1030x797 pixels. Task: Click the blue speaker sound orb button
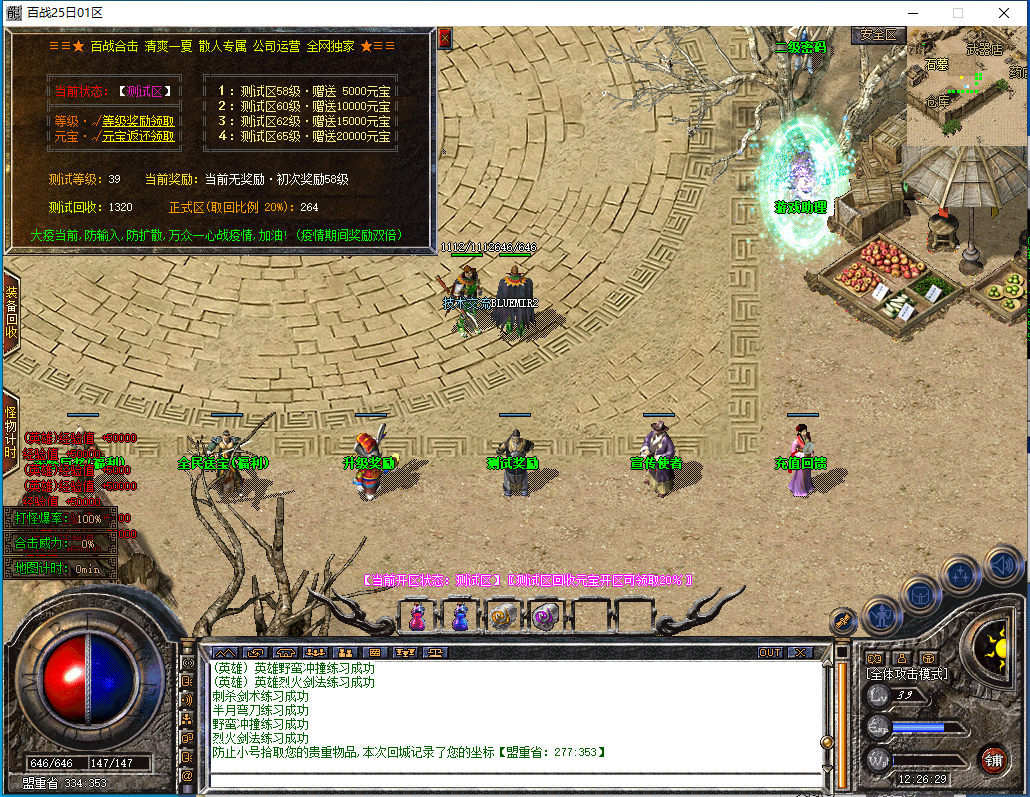(1003, 566)
